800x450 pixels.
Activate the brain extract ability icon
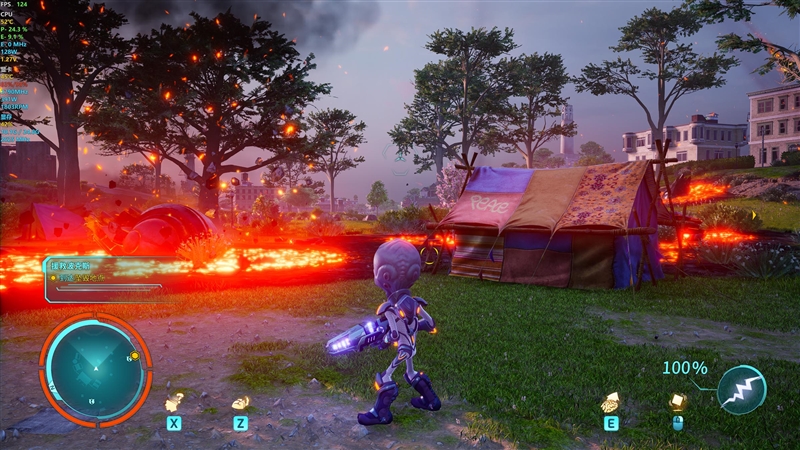point(609,402)
